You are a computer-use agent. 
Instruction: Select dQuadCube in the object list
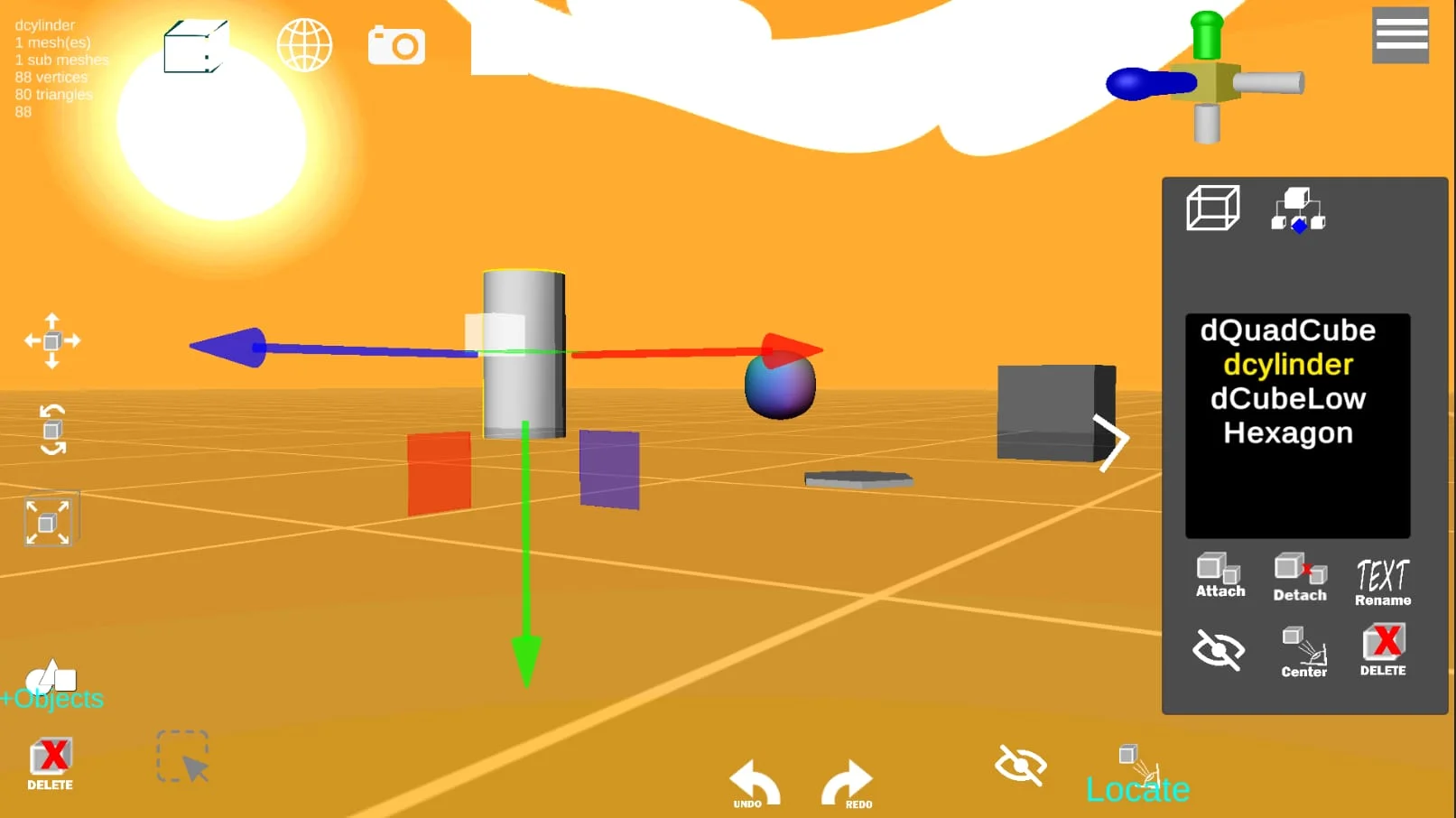1287,330
